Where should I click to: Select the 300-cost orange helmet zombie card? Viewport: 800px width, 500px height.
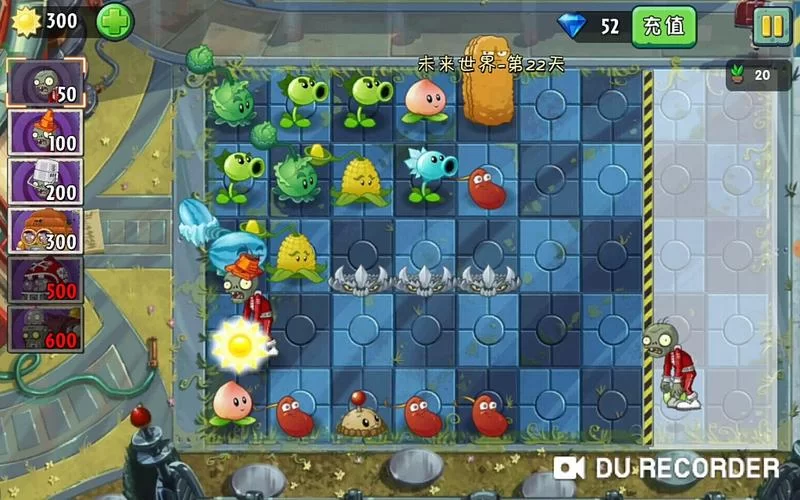(45, 232)
